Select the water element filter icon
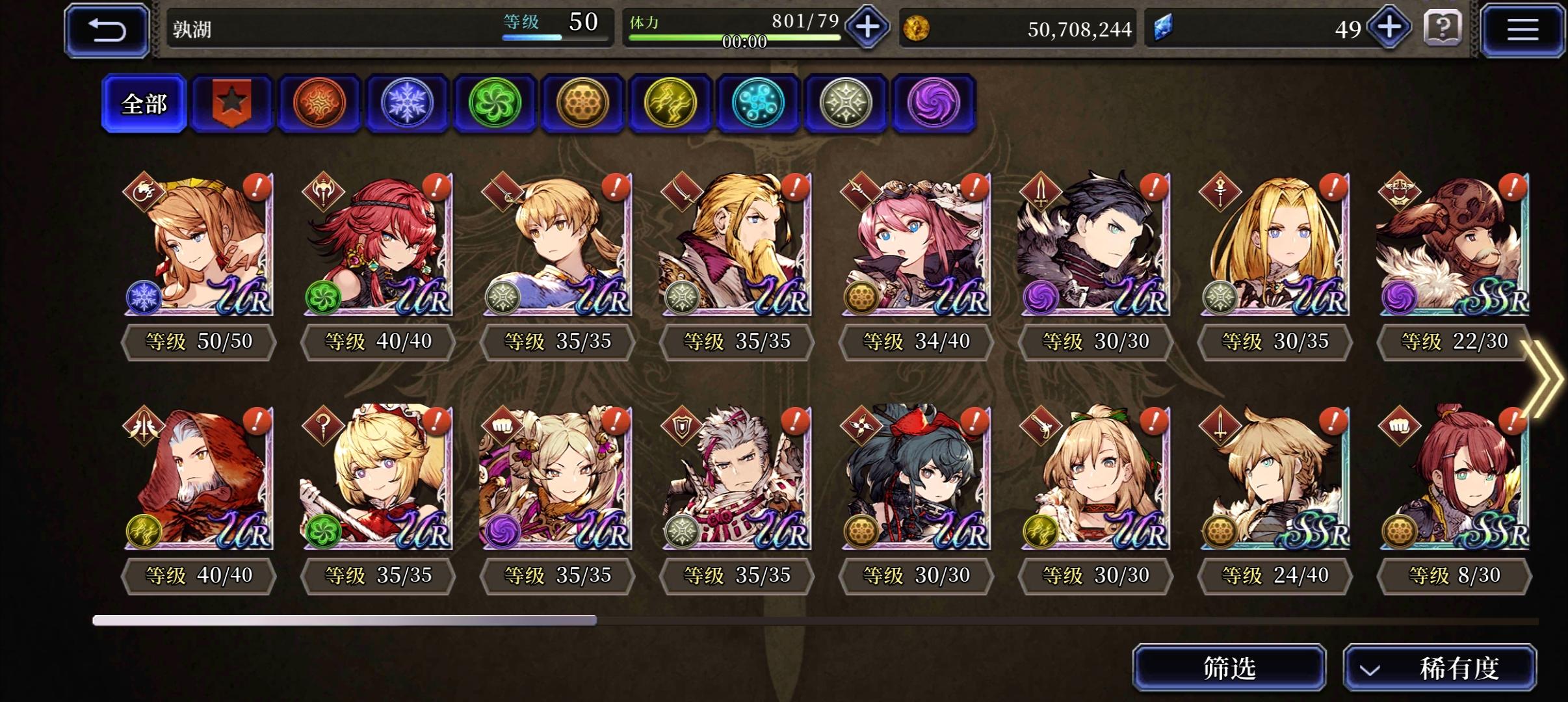The height and width of the screenshot is (702, 1568). click(x=759, y=104)
